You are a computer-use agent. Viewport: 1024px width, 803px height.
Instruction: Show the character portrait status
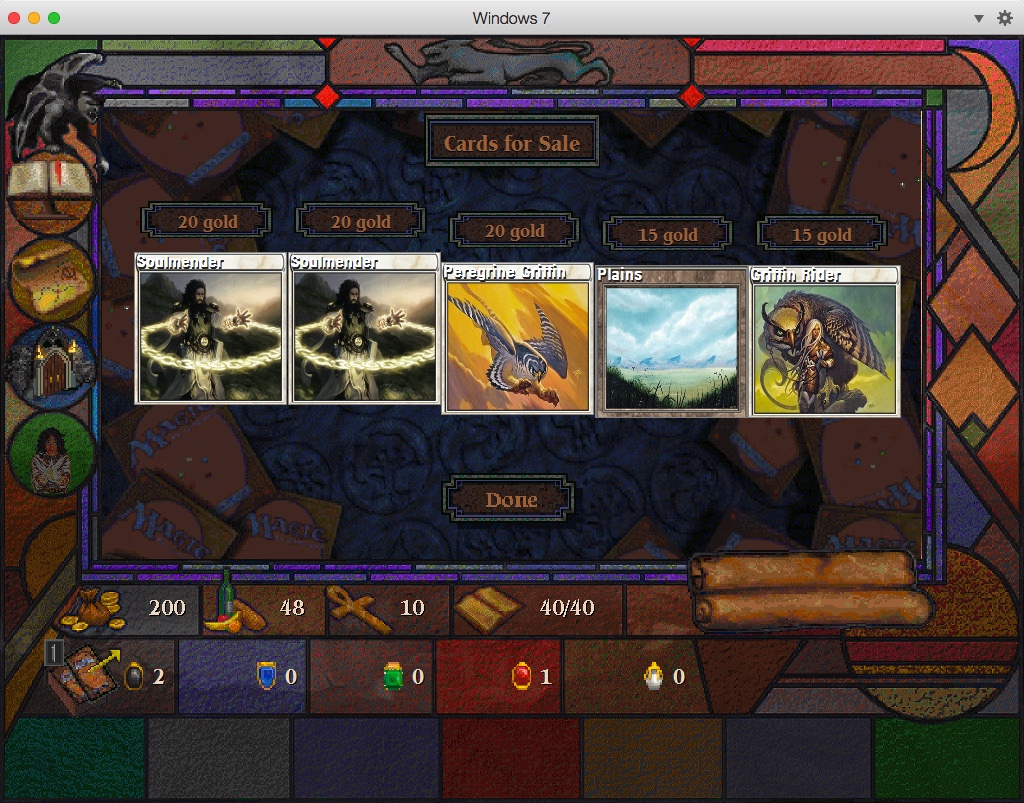point(50,455)
